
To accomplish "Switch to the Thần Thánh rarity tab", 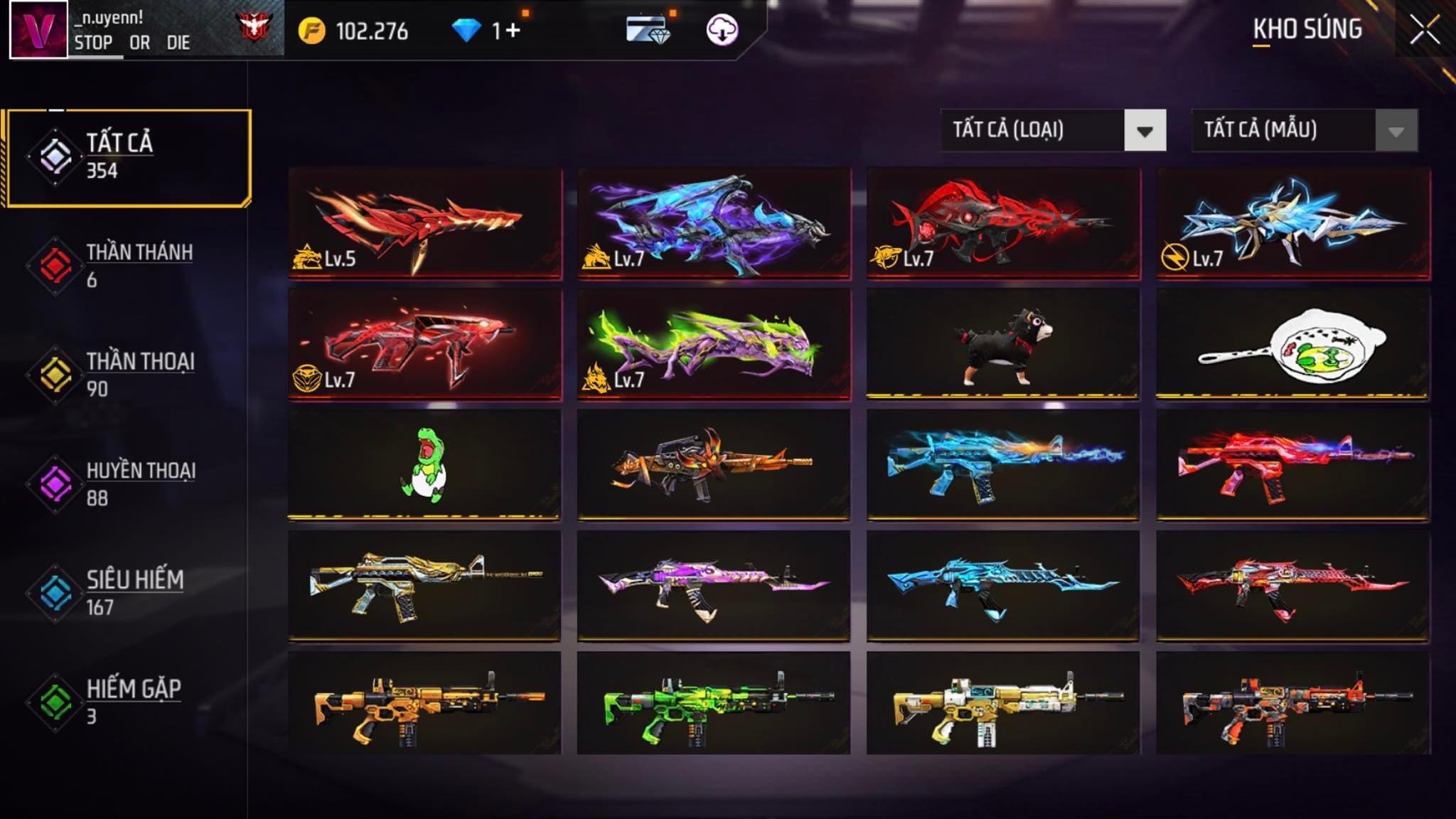I will (x=128, y=266).
